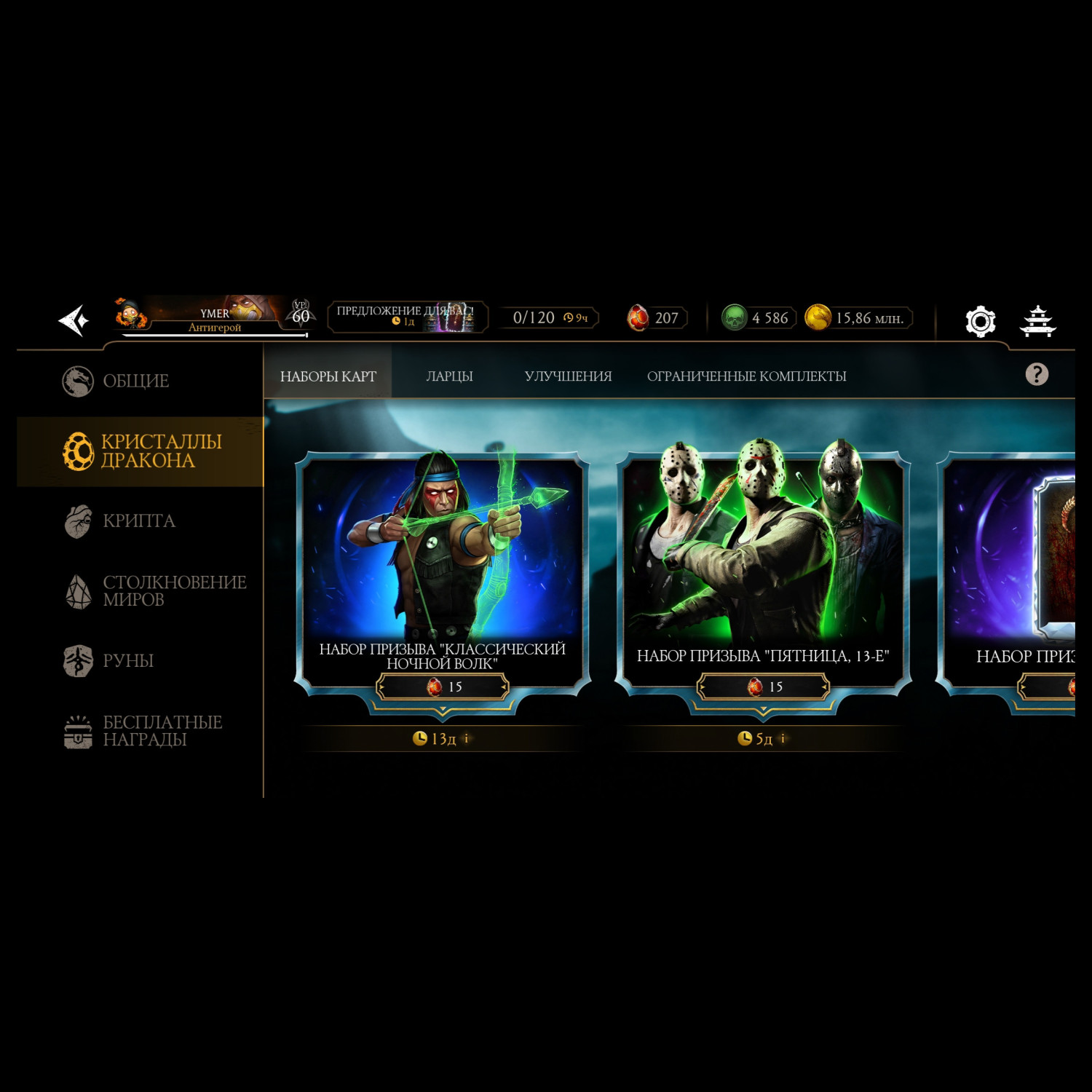
Task: Switch to the Ларцы tab
Action: 449,376
